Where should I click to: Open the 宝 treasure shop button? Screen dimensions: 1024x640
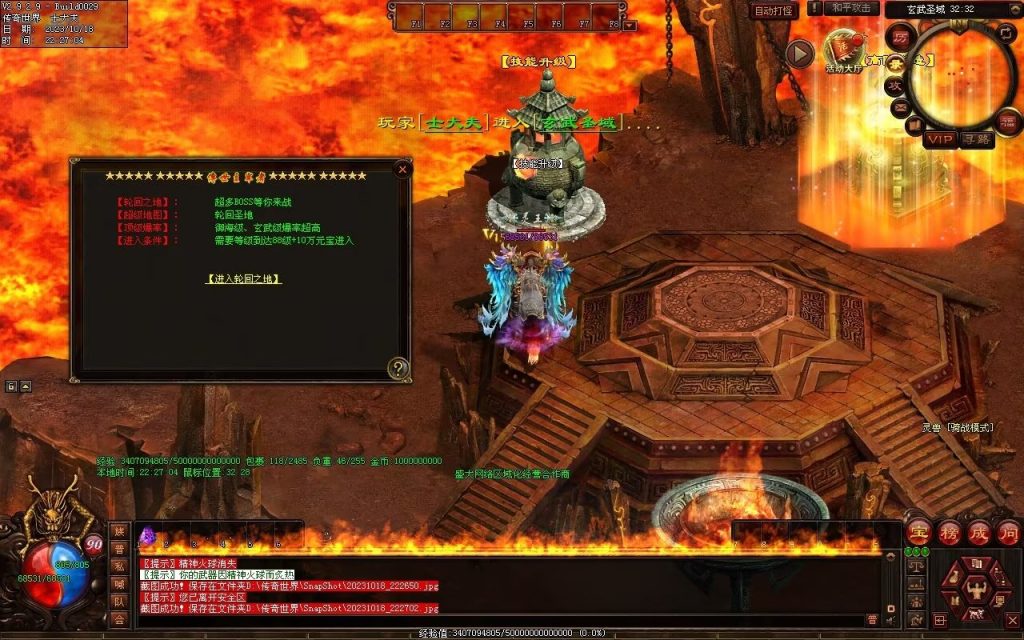click(919, 531)
